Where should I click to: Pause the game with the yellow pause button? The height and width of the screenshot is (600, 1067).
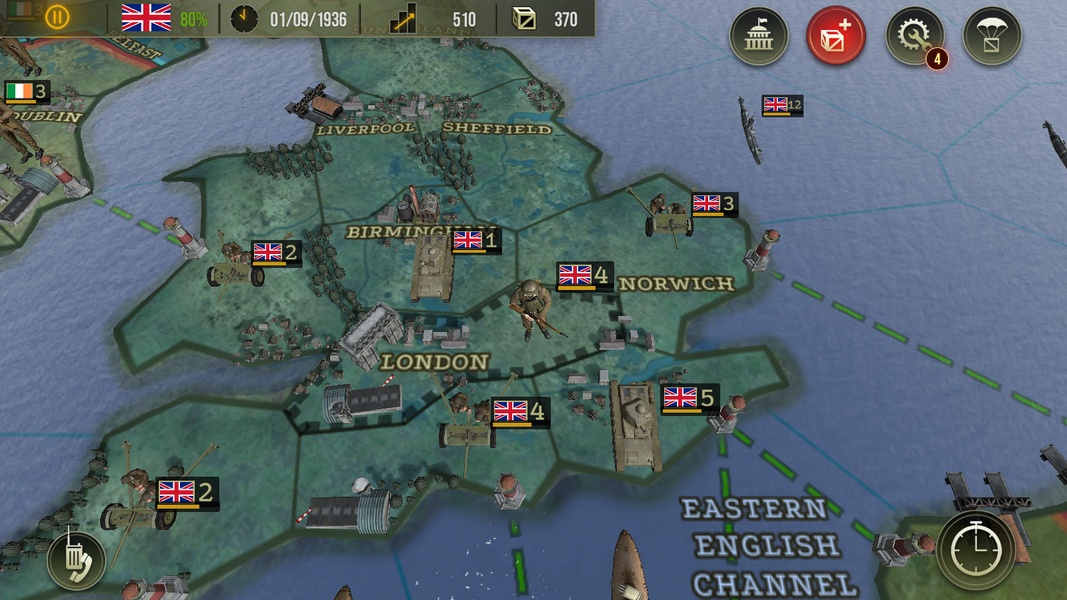(57, 17)
